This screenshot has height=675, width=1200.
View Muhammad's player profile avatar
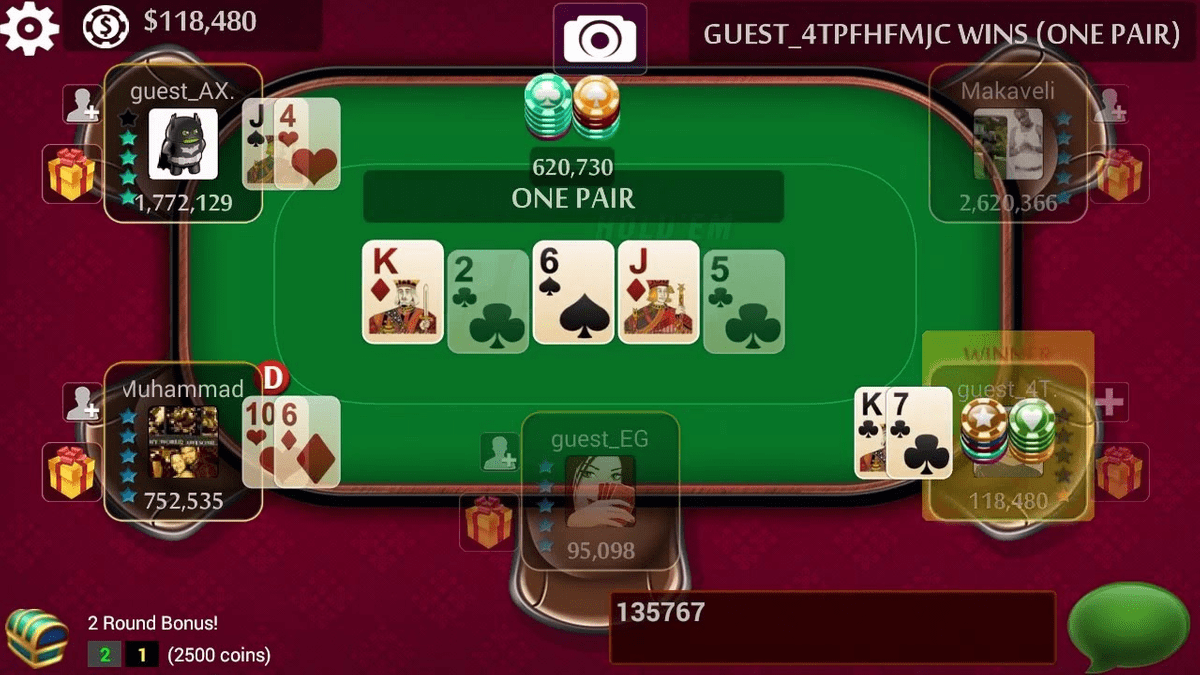click(183, 440)
